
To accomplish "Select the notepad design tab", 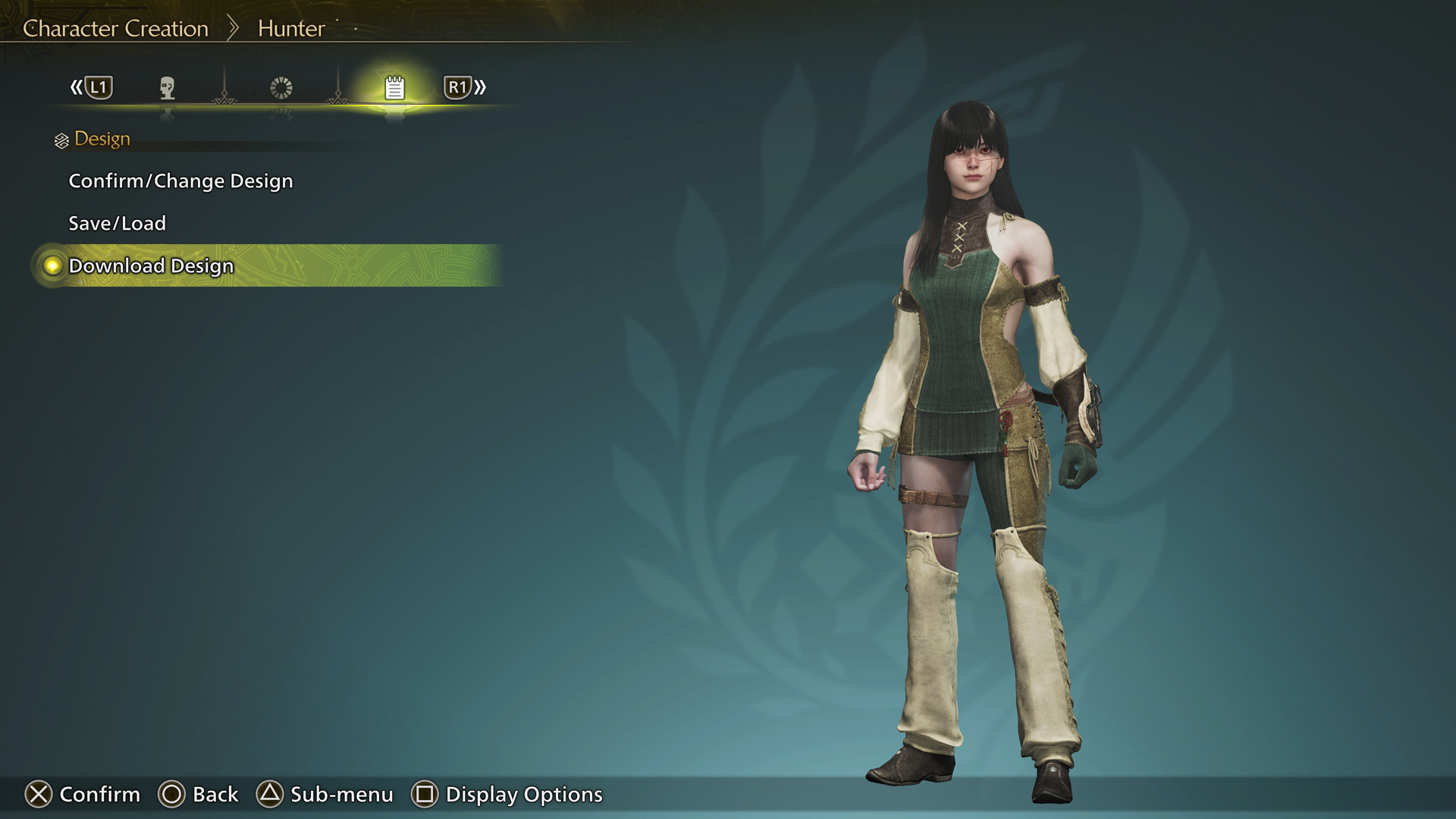I will pyautogui.click(x=394, y=88).
